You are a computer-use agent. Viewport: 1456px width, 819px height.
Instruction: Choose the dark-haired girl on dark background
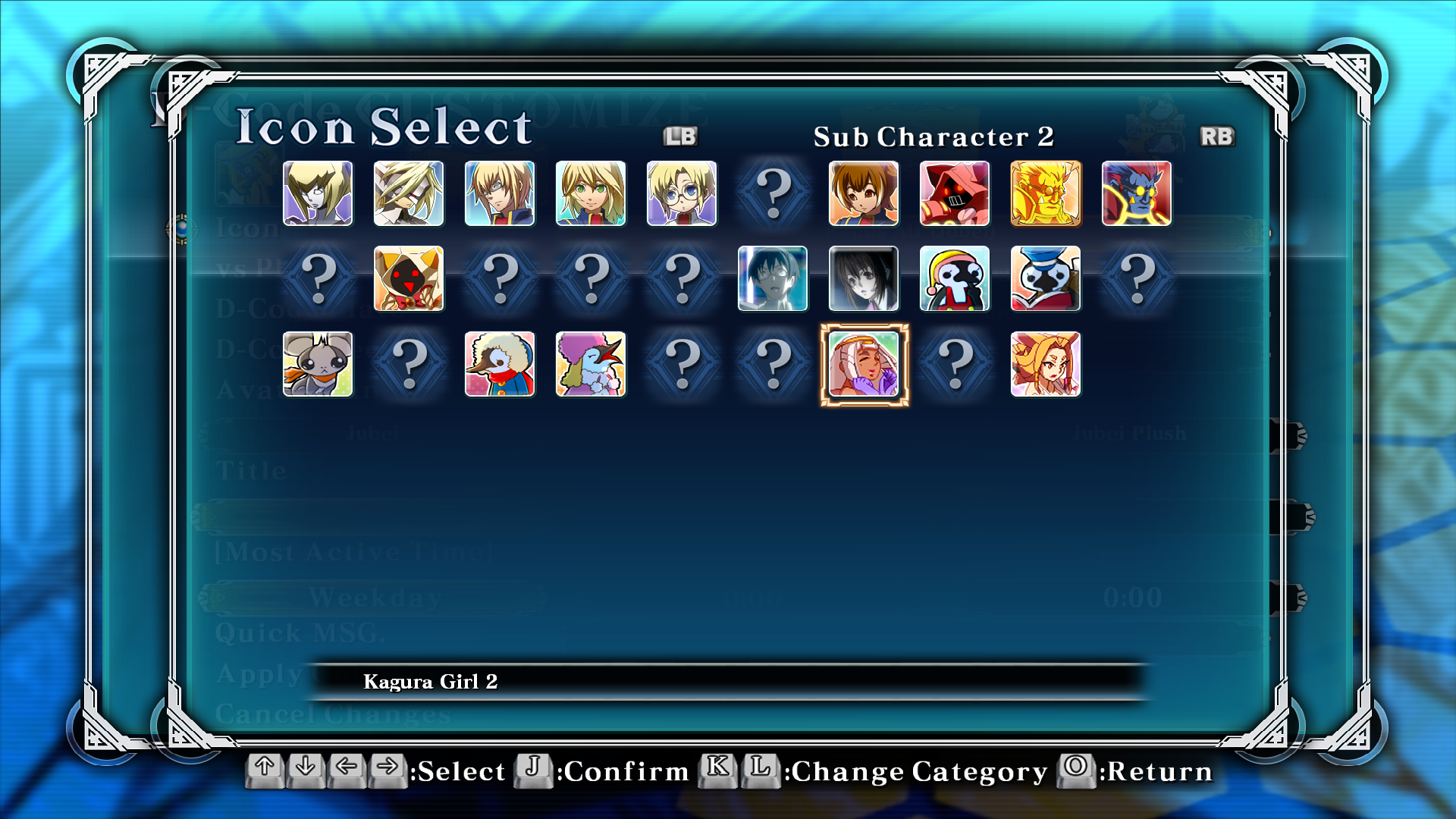864,278
